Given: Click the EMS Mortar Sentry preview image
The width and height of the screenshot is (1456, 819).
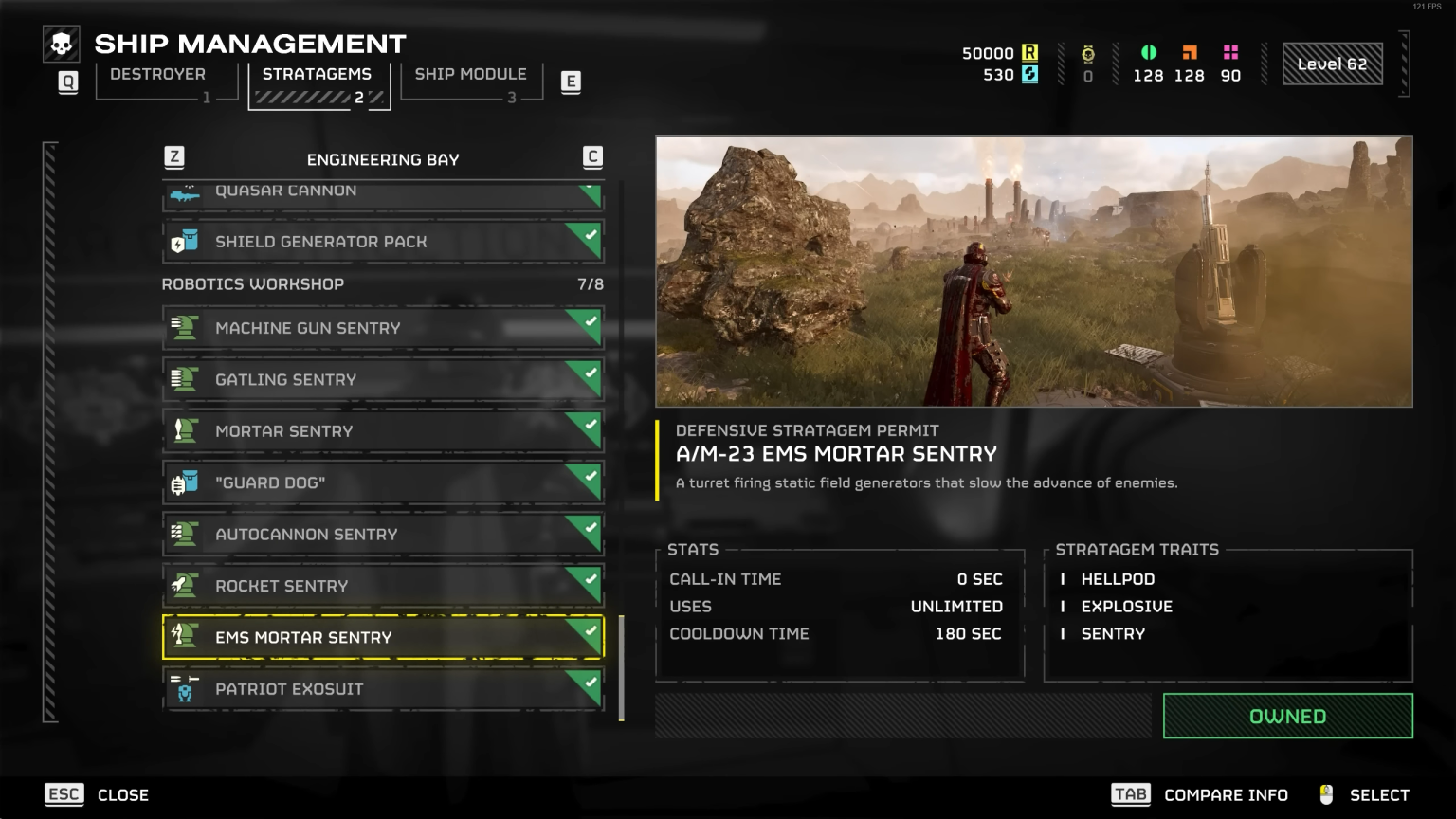Looking at the screenshot, I should point(1033,271).
